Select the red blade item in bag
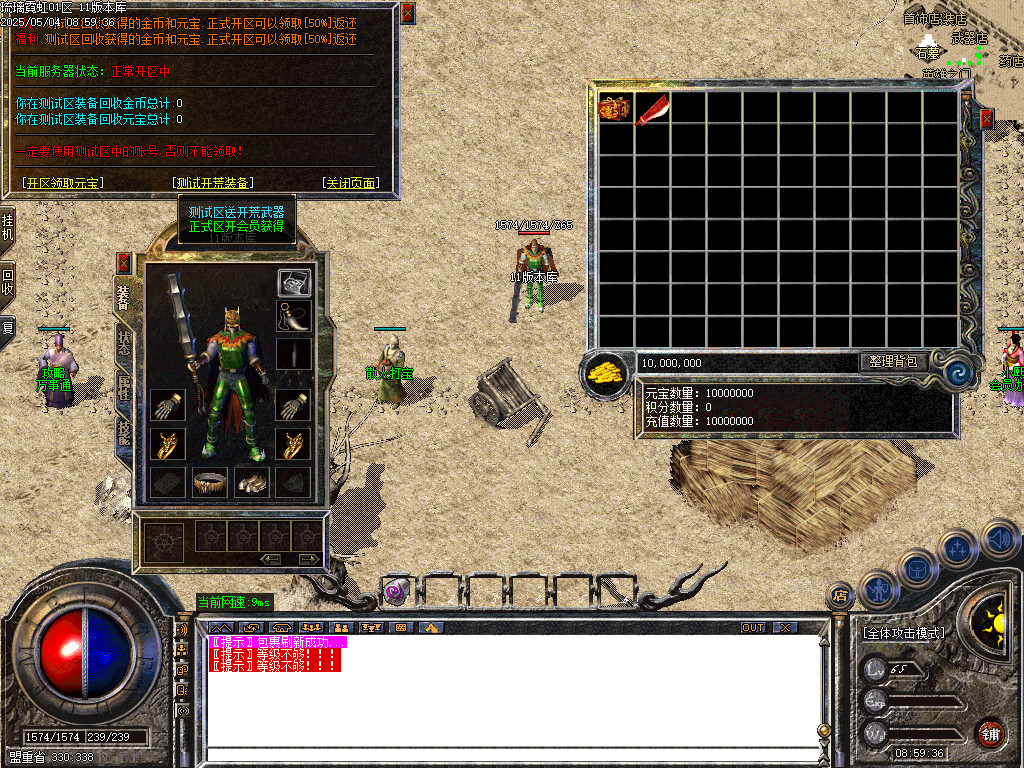This screenshot has height=768, width=1024. point(653,108)
